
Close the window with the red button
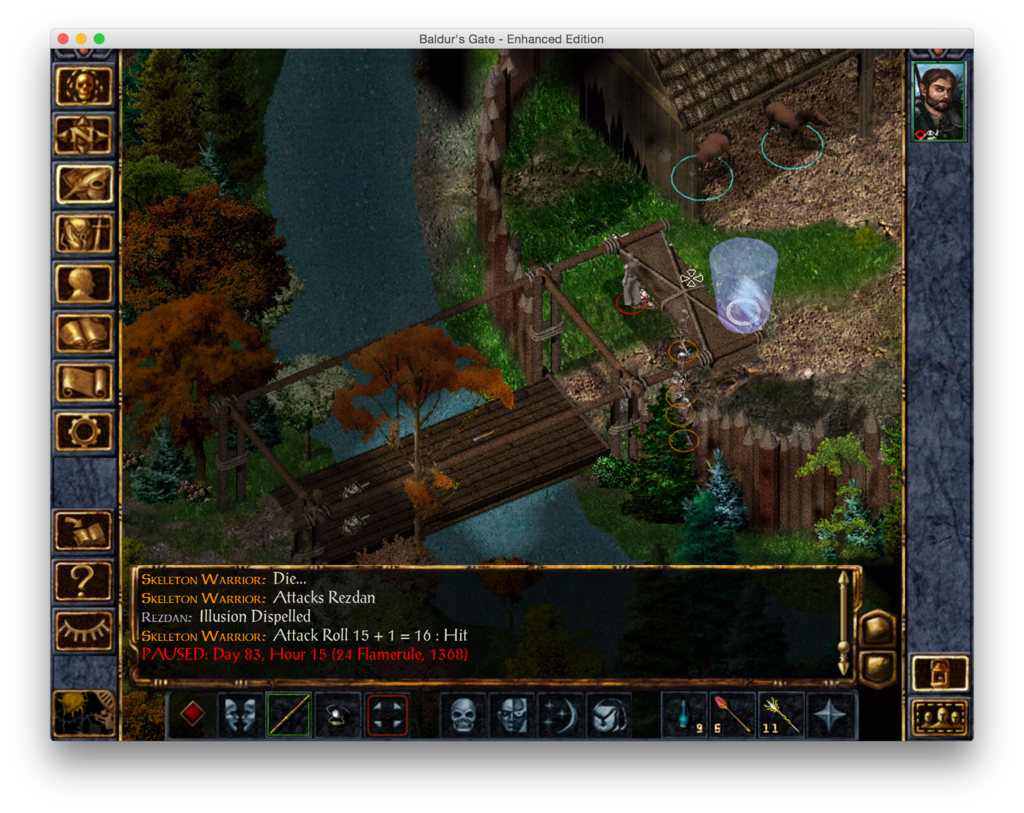point(63,39)
